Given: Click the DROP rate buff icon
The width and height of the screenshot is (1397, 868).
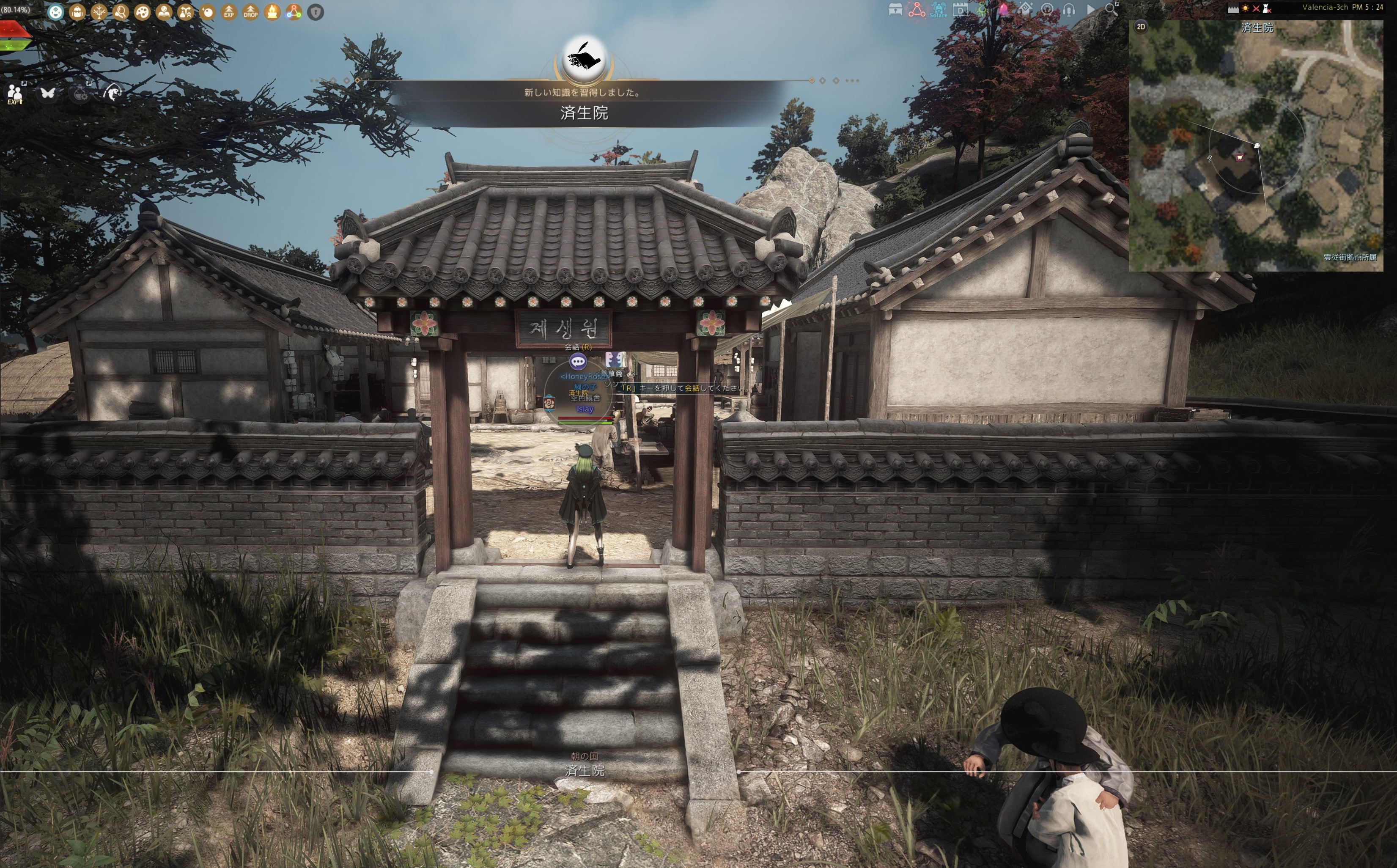Looking at the screenshot, I should [251, 12].
